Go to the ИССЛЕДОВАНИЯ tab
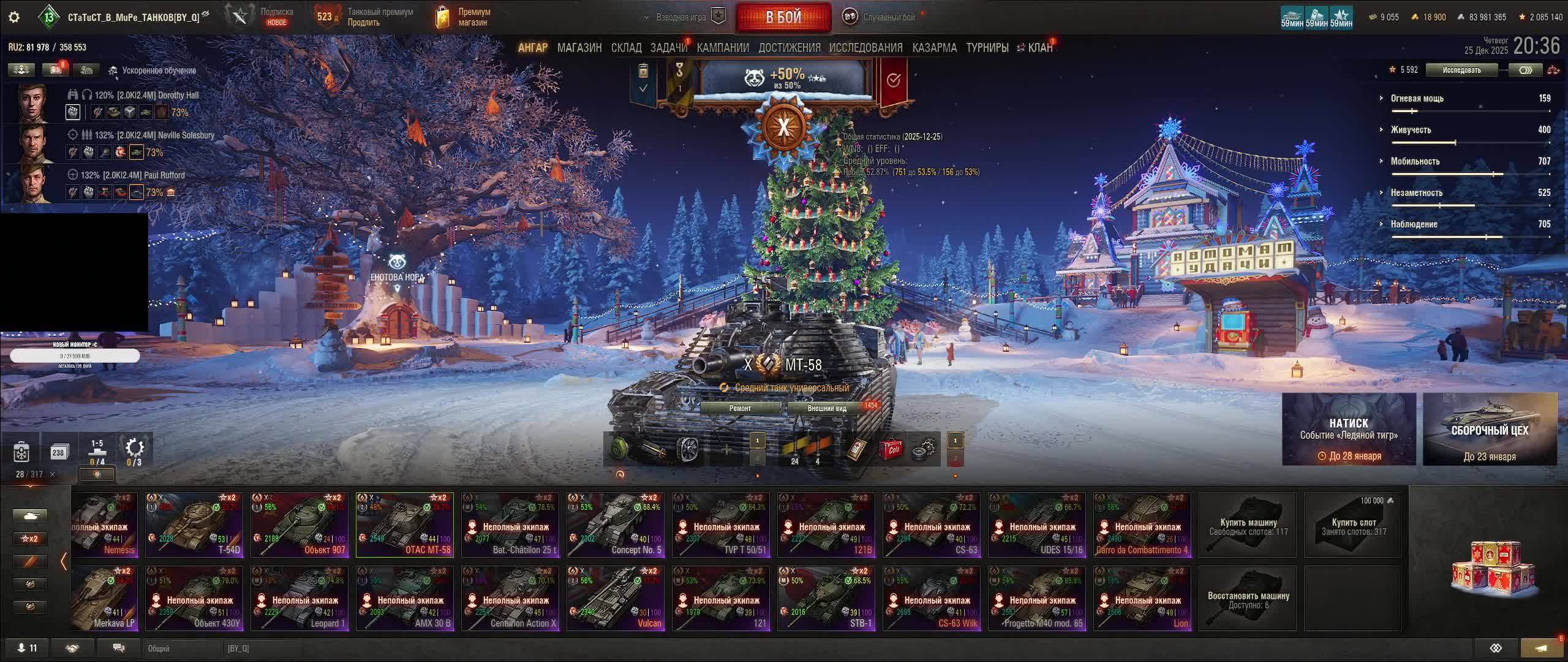 click(x=865, y=48)
